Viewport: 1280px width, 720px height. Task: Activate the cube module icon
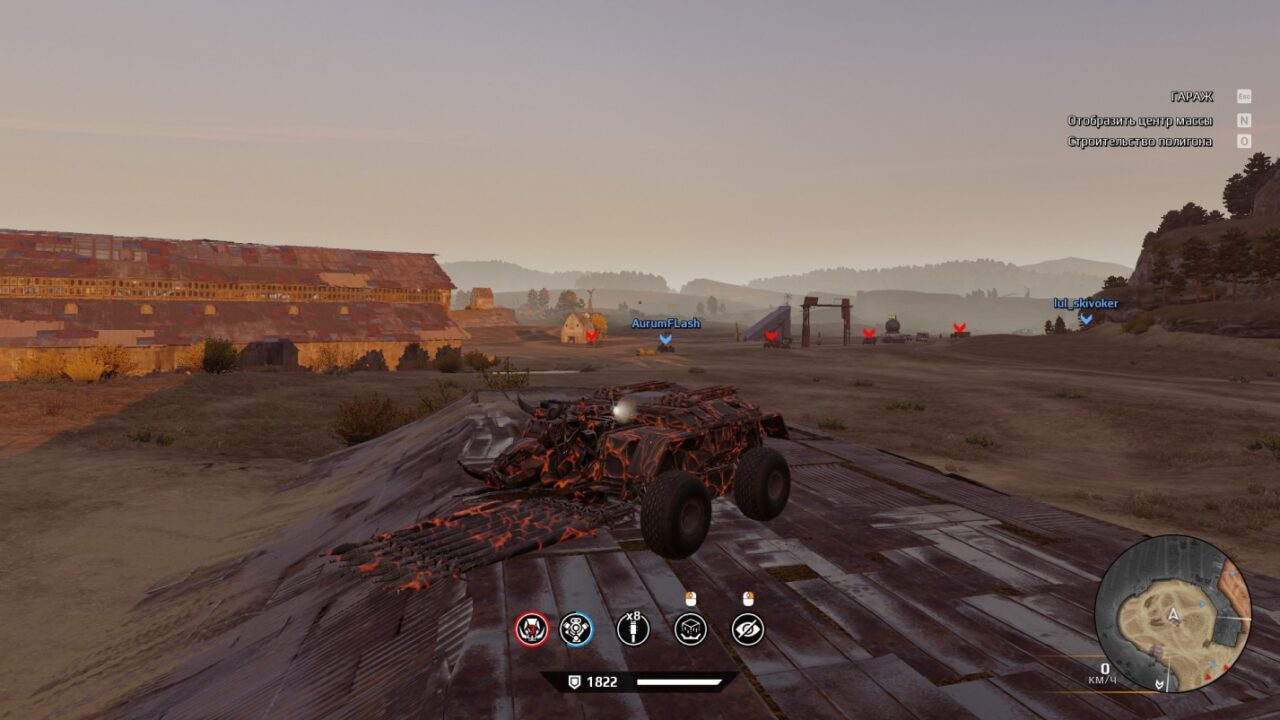(x=691, y=629)
